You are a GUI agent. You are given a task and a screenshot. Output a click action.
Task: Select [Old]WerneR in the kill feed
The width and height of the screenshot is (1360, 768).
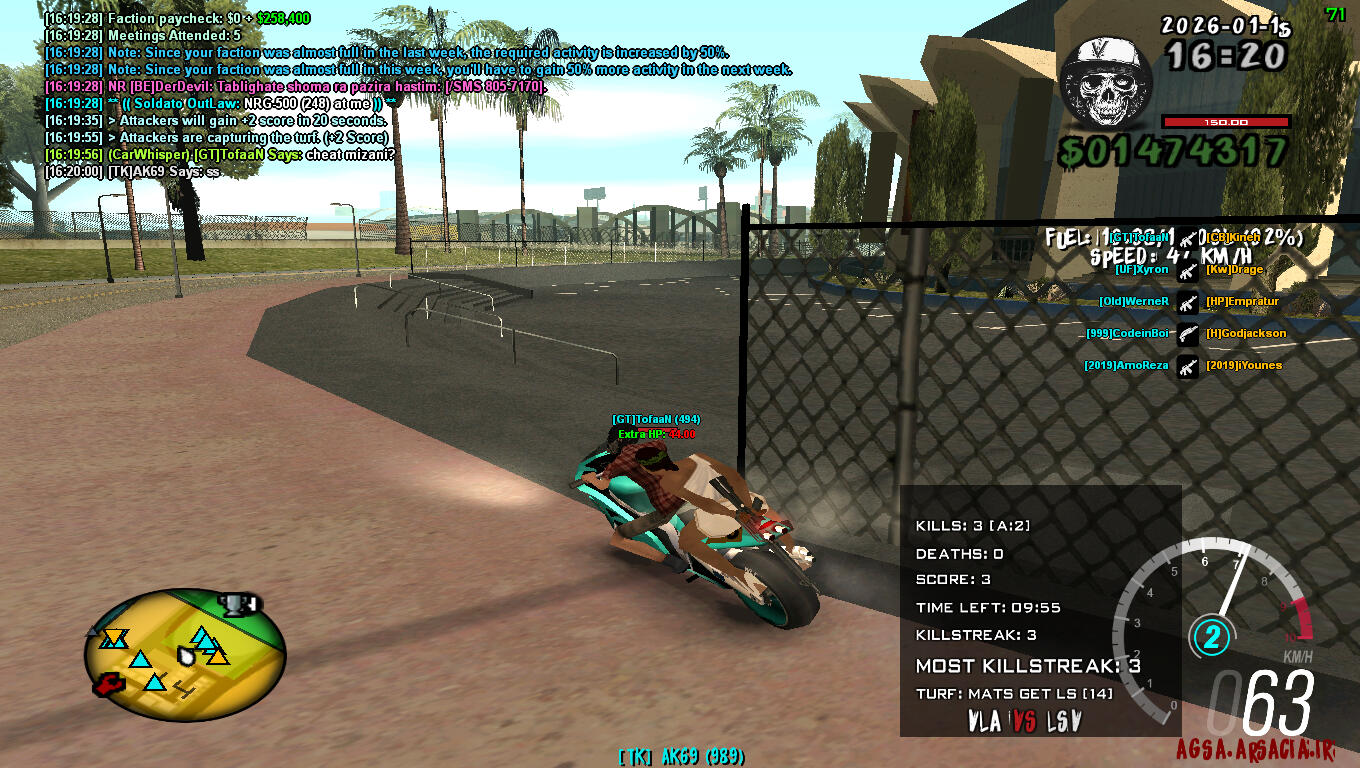point(1134,301)
